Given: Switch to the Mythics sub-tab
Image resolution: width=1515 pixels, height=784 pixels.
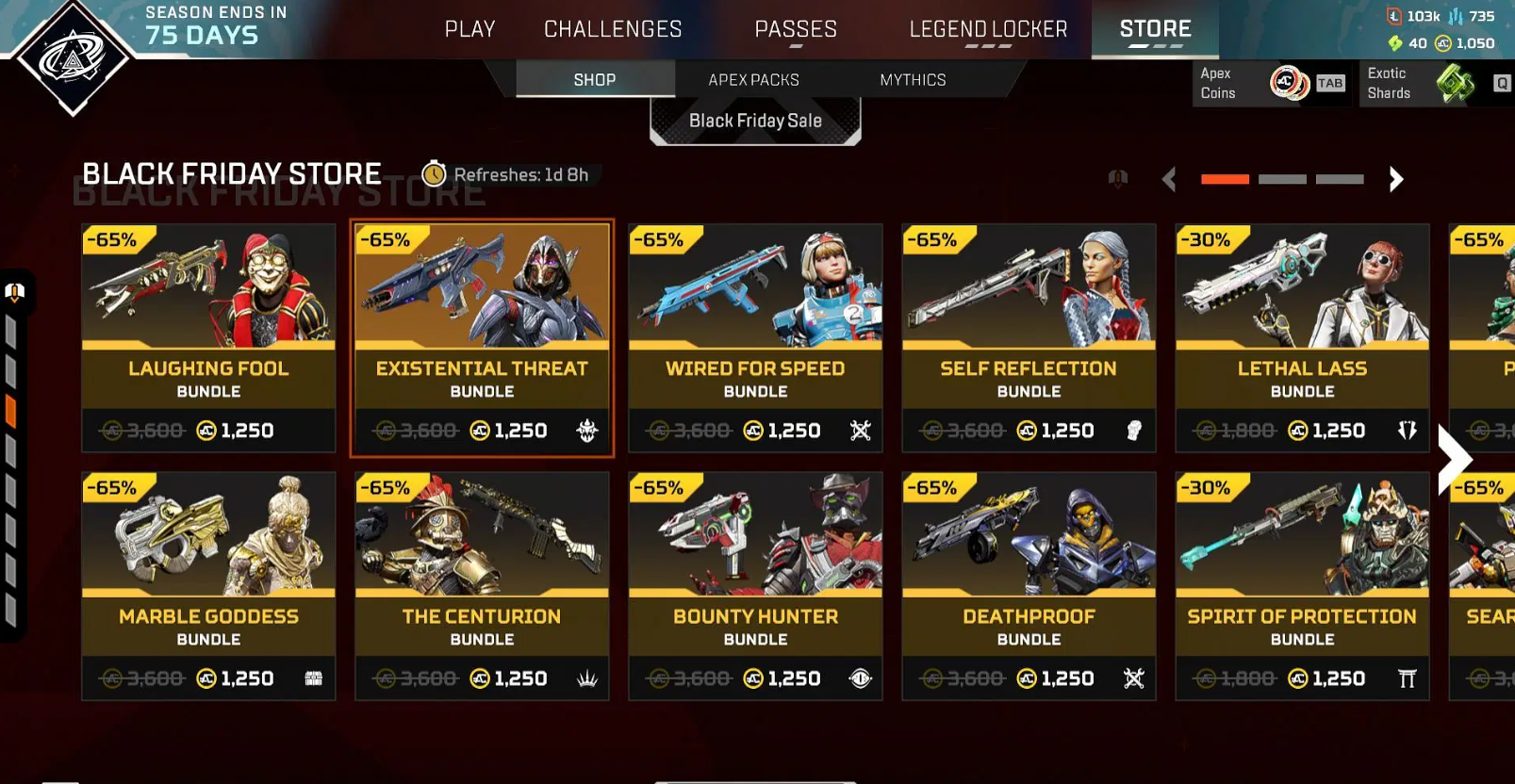Looking at the screenshot, I should pyautogui.click(x=913, y=80).
